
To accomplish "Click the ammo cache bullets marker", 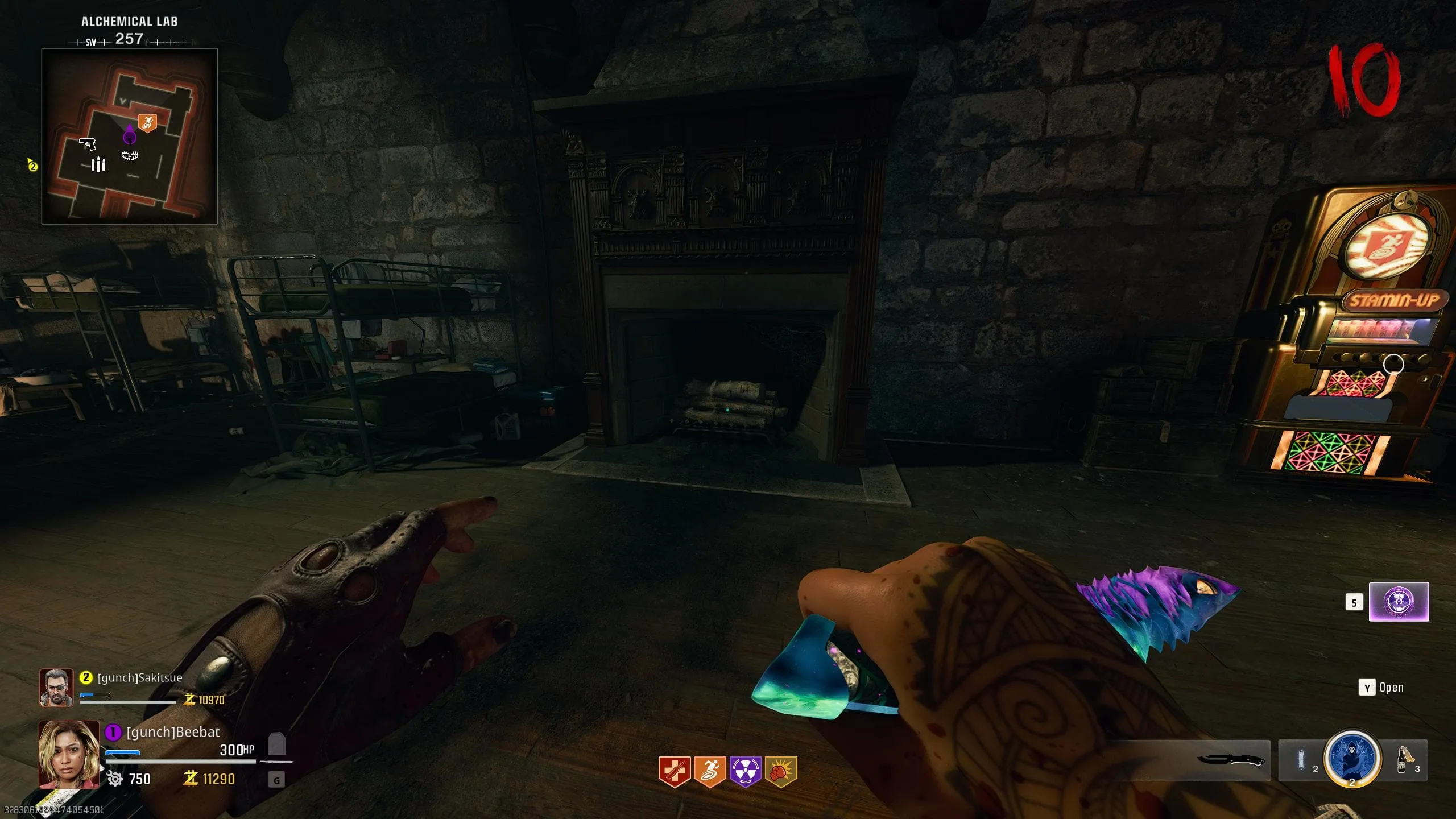I will pyautogui.click(x=98, y=164).
